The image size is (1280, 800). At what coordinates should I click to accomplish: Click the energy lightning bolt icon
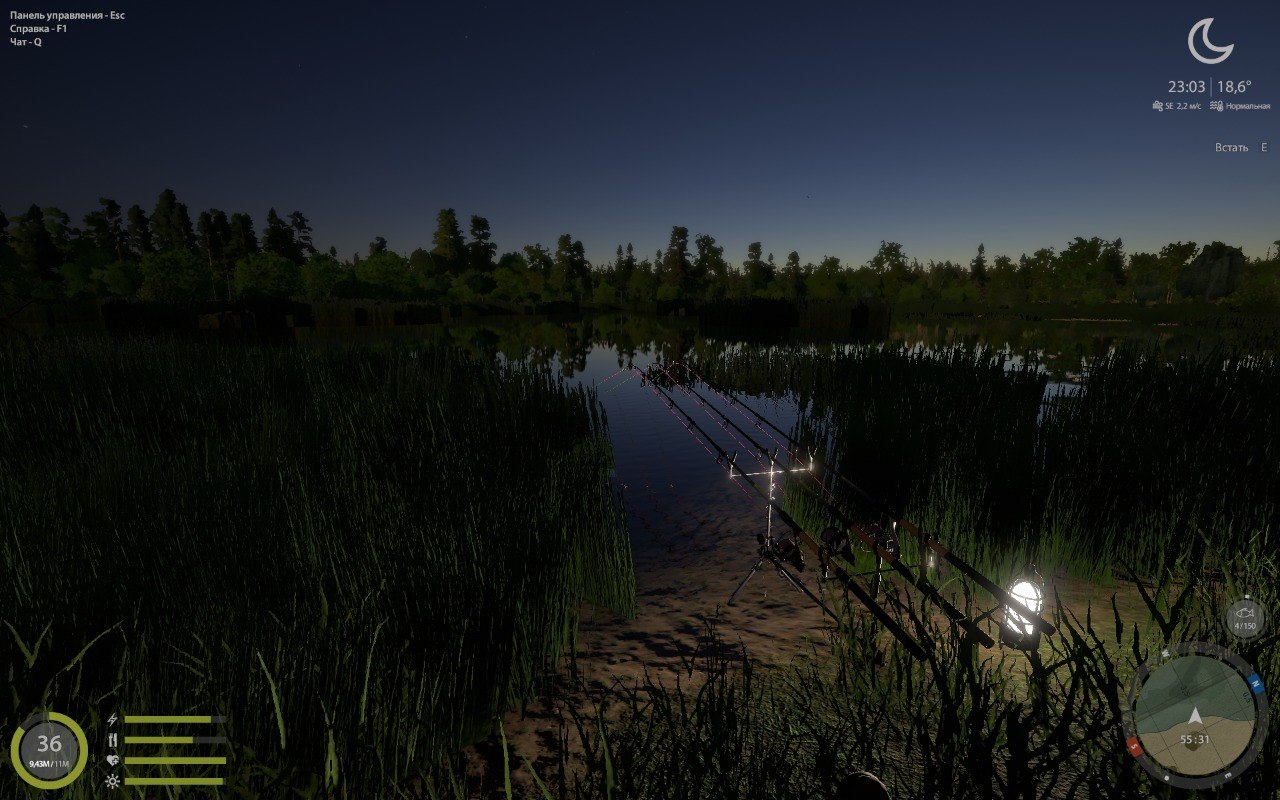pos(112,718)
